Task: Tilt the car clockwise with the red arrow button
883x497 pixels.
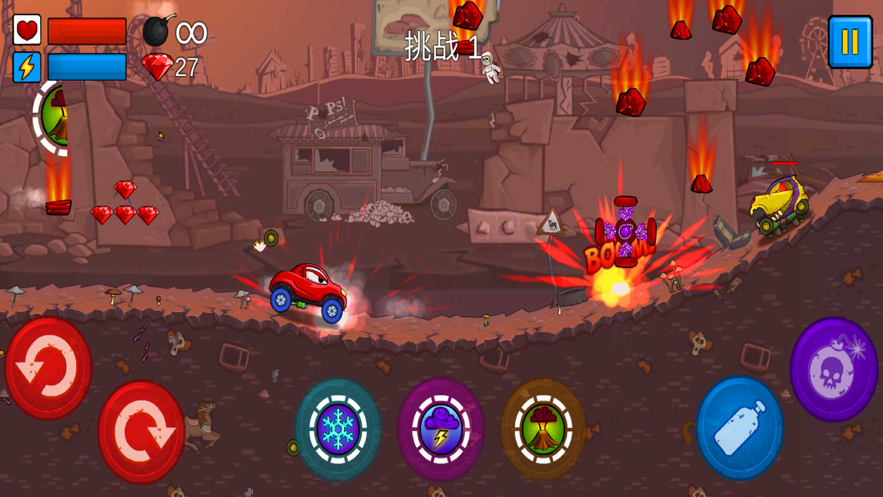Action: click(x=141, y=431)
